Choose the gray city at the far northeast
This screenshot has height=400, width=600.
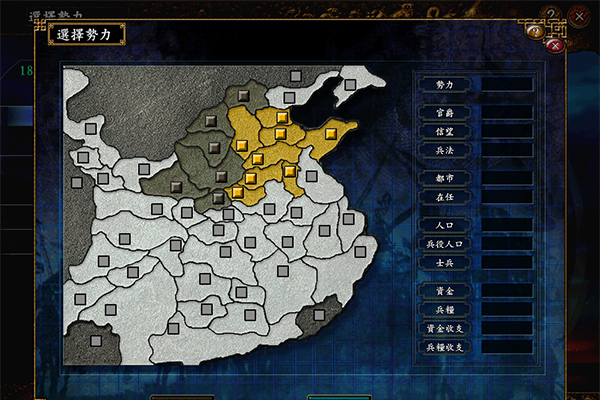(350, 85)
